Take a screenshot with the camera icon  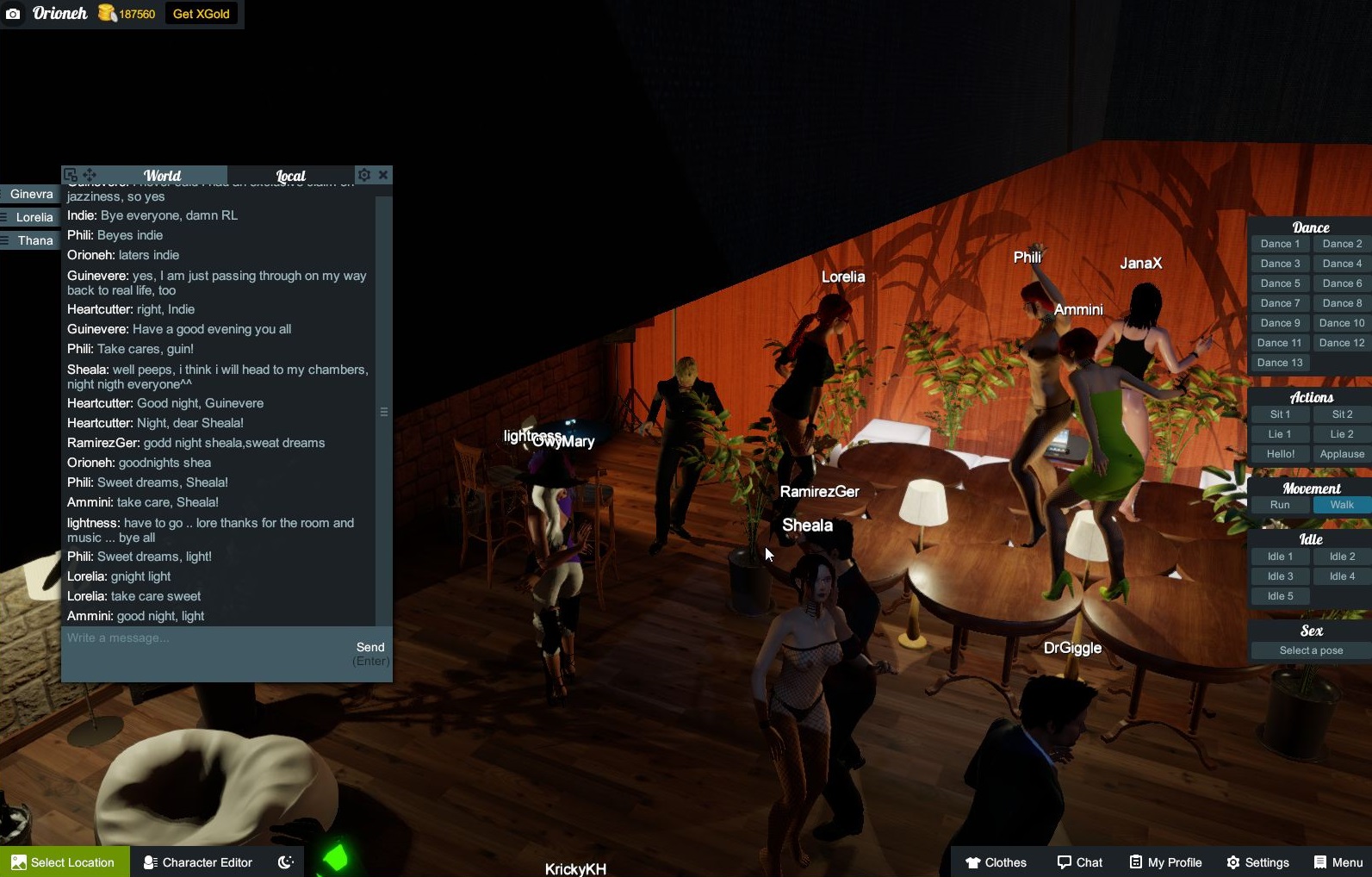[x=13, y=14]
